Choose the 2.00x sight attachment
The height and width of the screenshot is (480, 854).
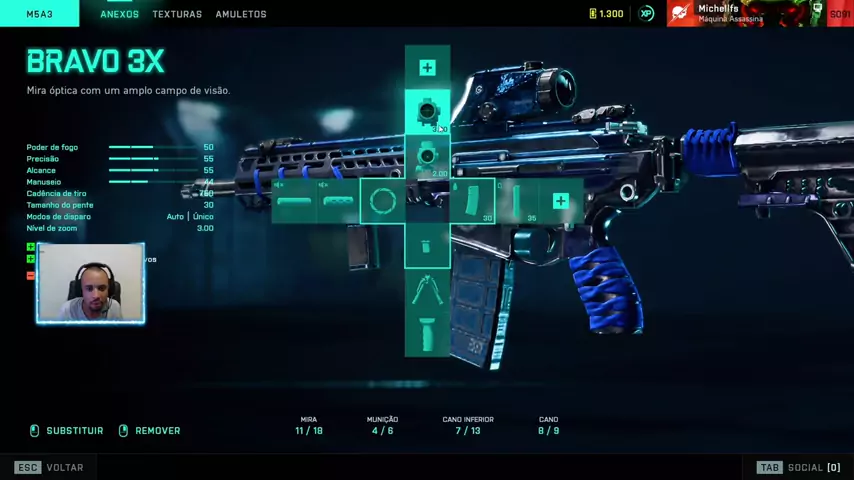click(x=427, y=158)
